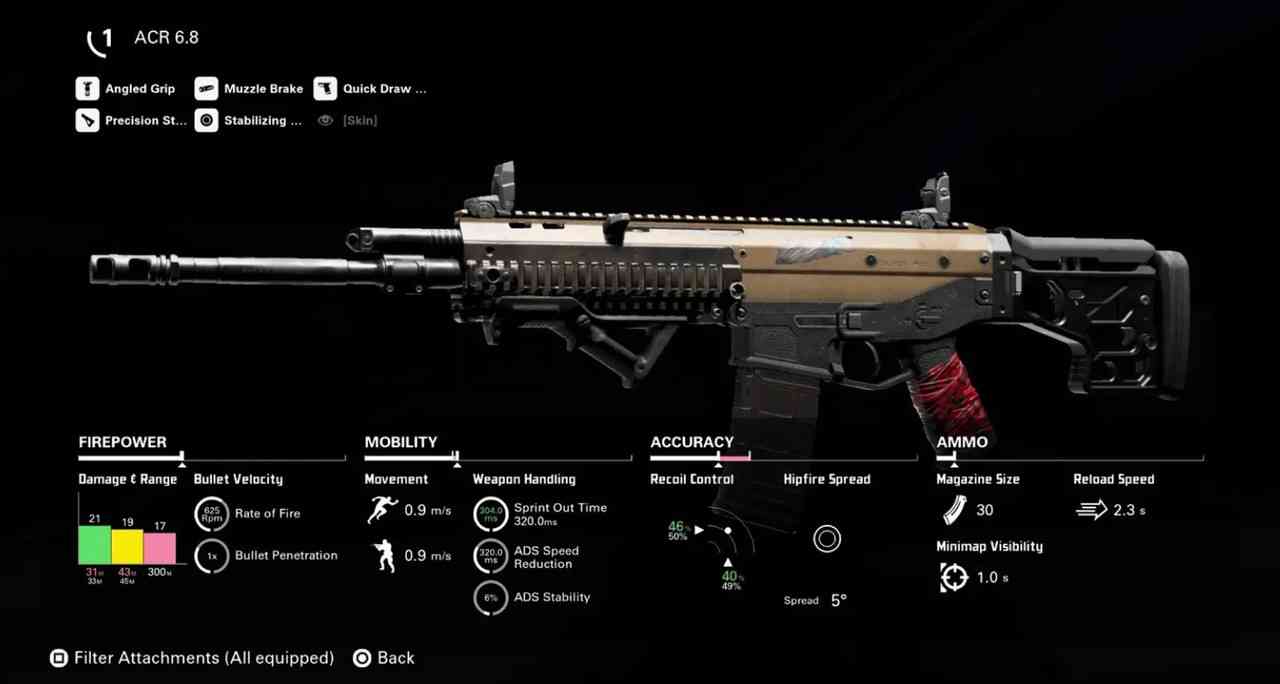Show the Bullet Velocity details
This screenshot has width=1280, height=684.
tap(238, 479)
